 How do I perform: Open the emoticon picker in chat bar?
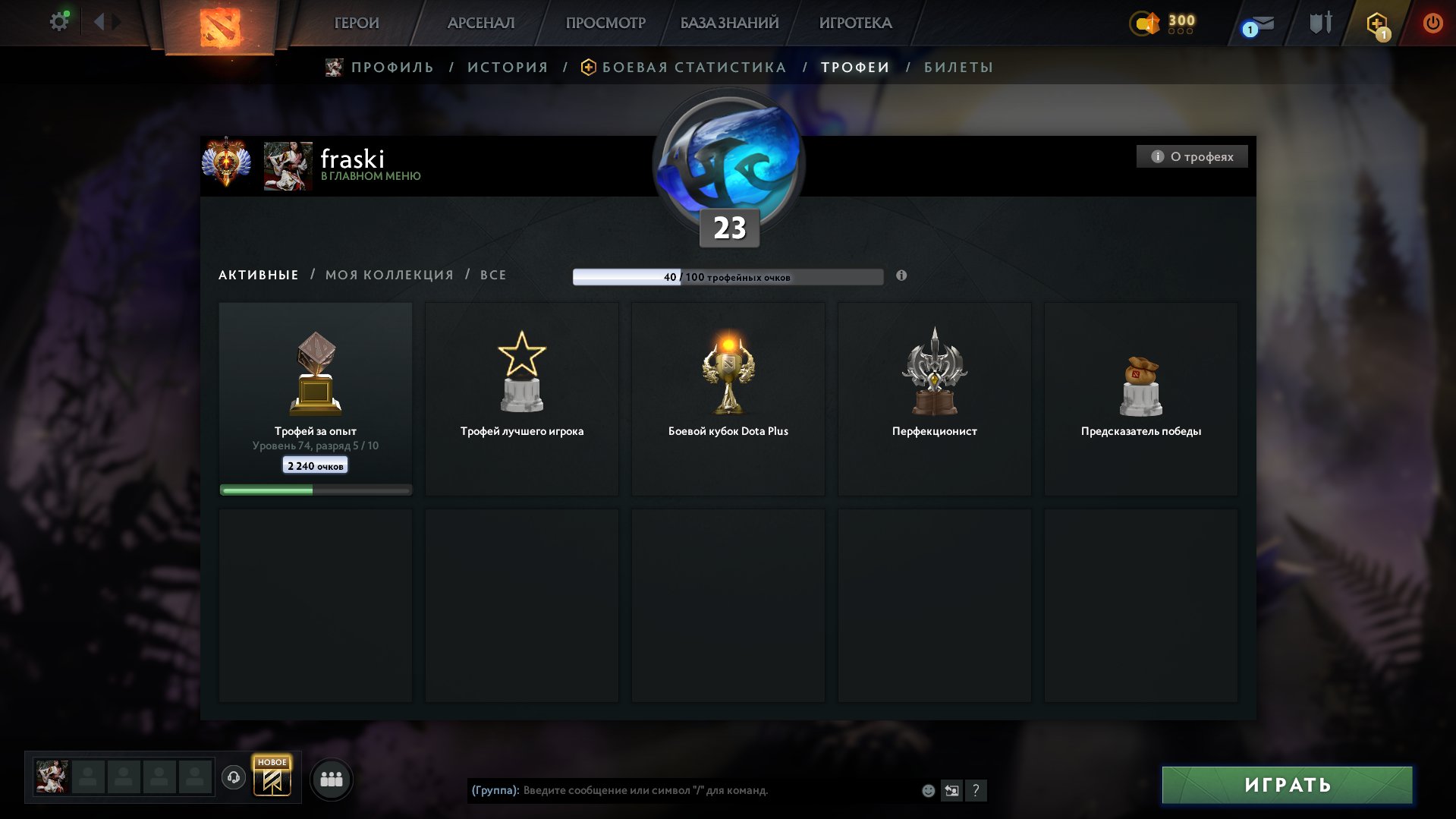(927, 790)
